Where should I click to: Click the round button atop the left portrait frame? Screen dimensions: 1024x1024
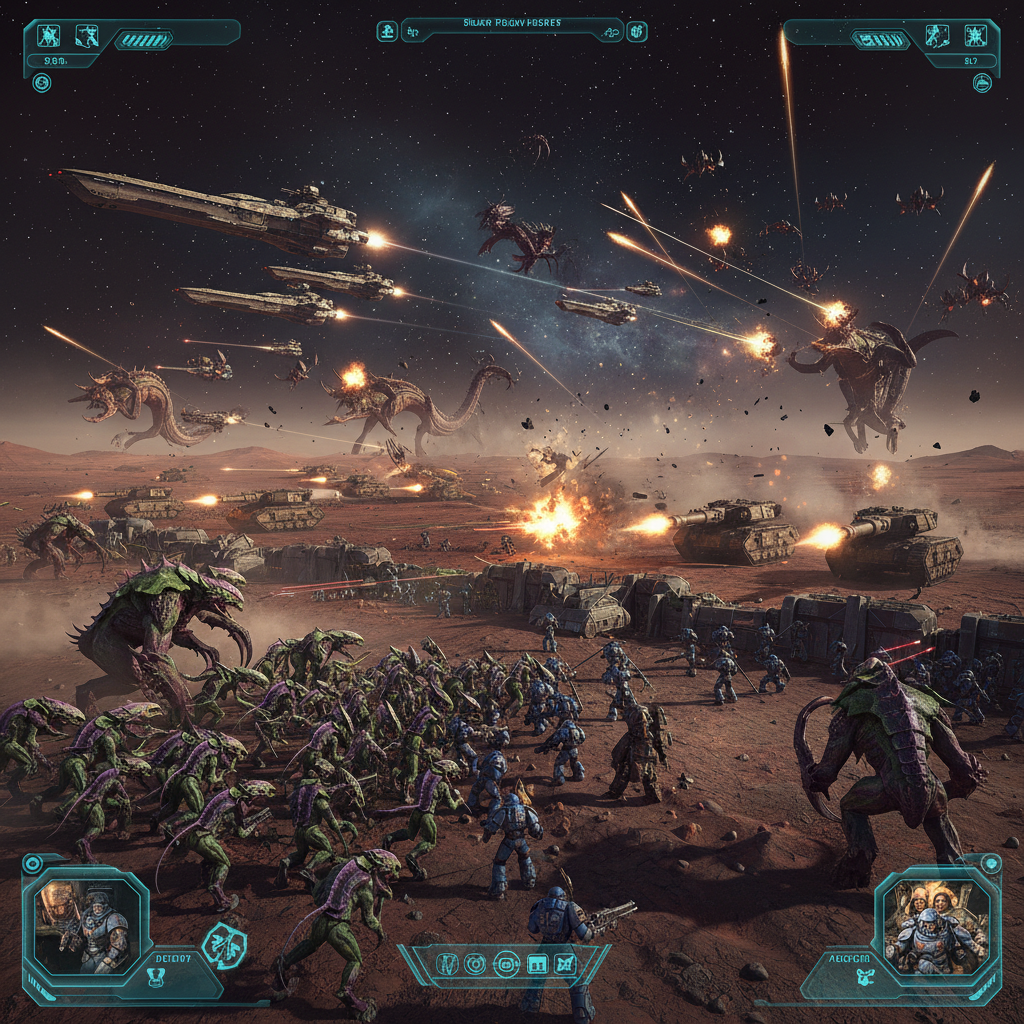click(32, 863)
